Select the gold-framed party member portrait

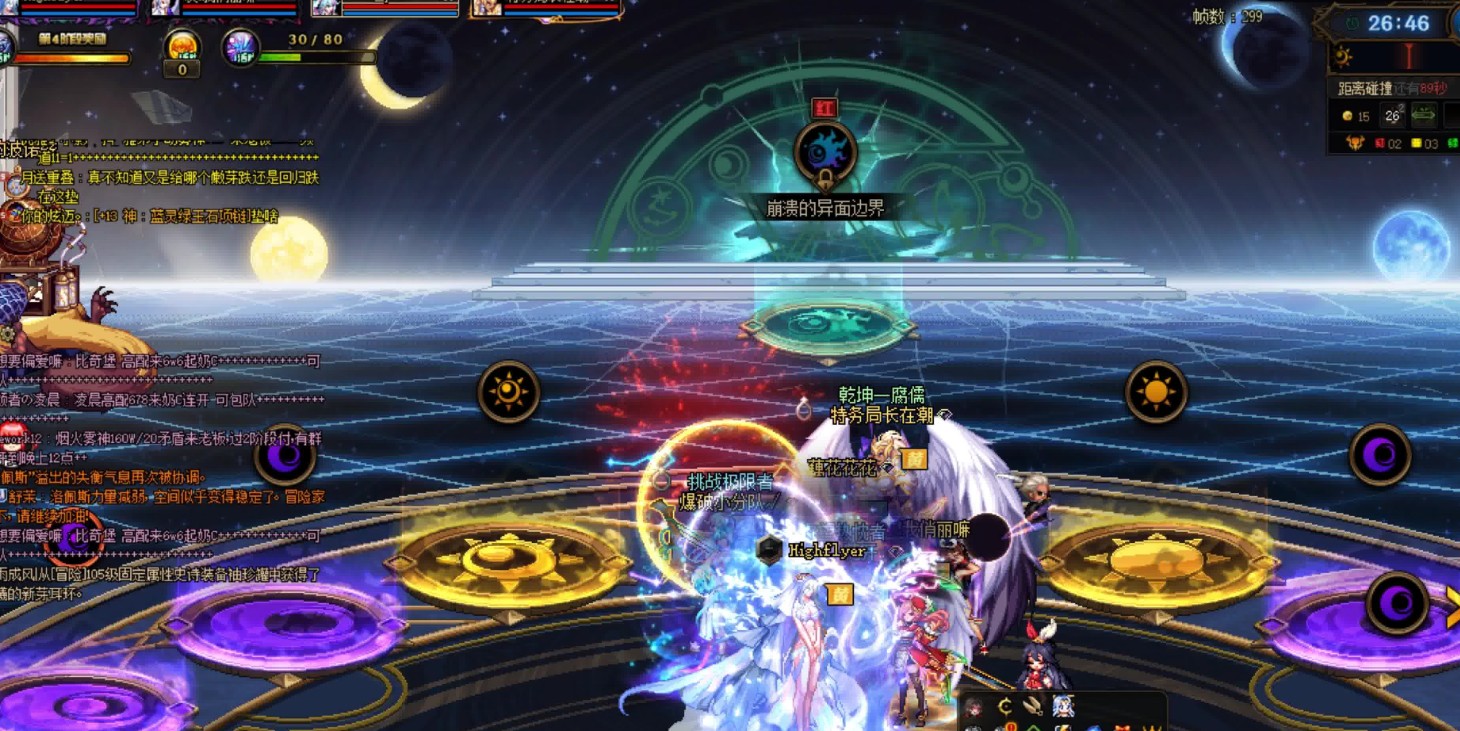[x=486, y=9]
